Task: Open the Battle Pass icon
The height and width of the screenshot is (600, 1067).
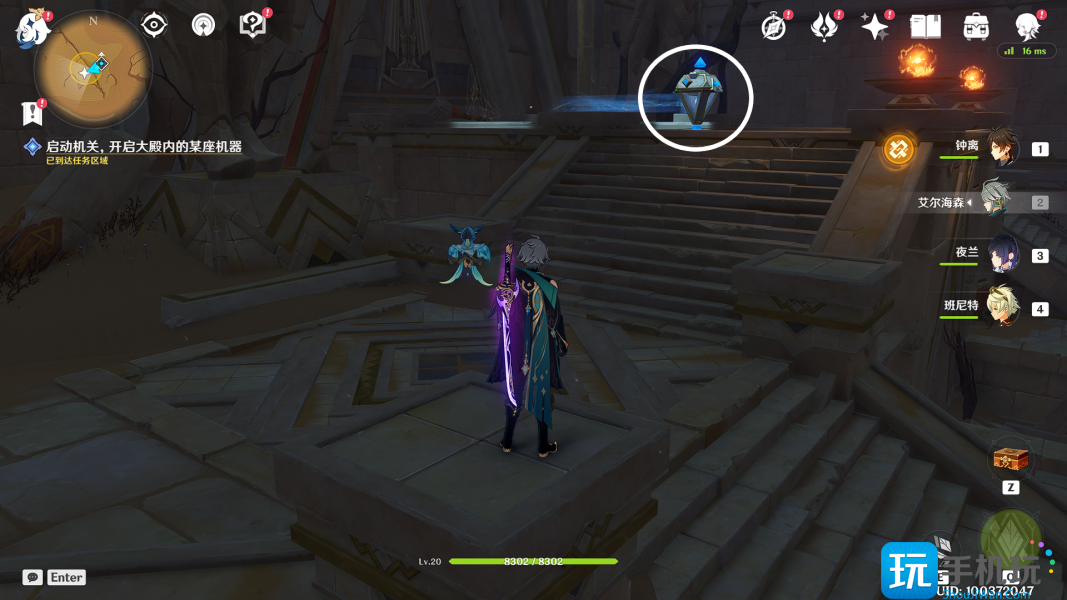Action: [x=824, y=27]
